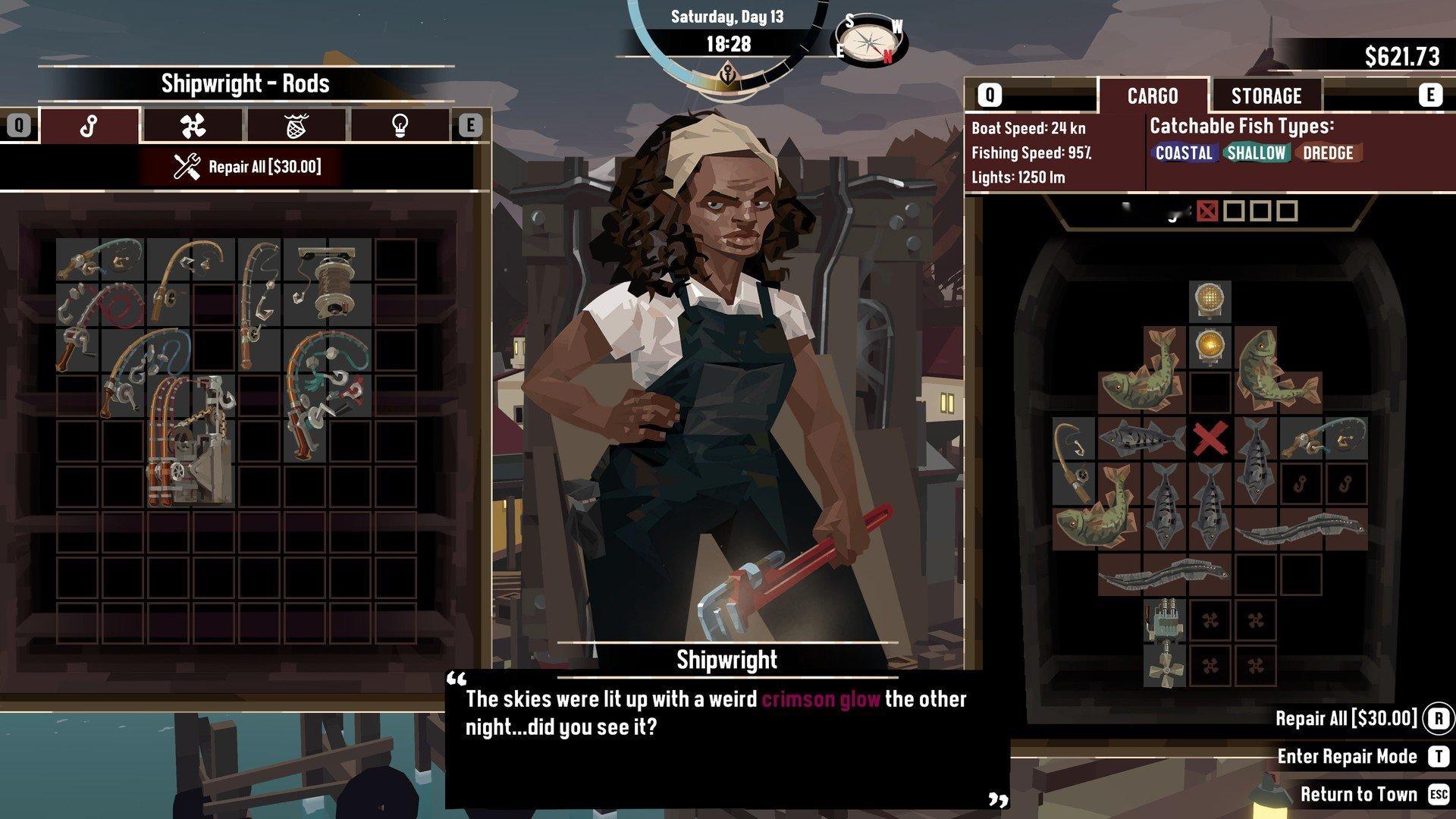Open the Lights bulb tab
This screenshot has width=1456, height=819.
point(399,125)
